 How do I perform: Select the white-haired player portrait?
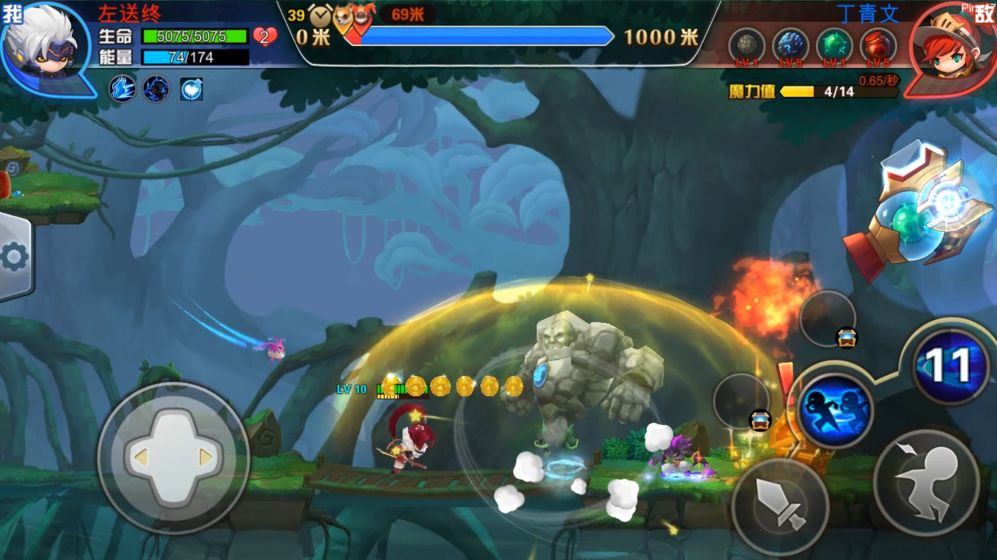pos(45,45)
